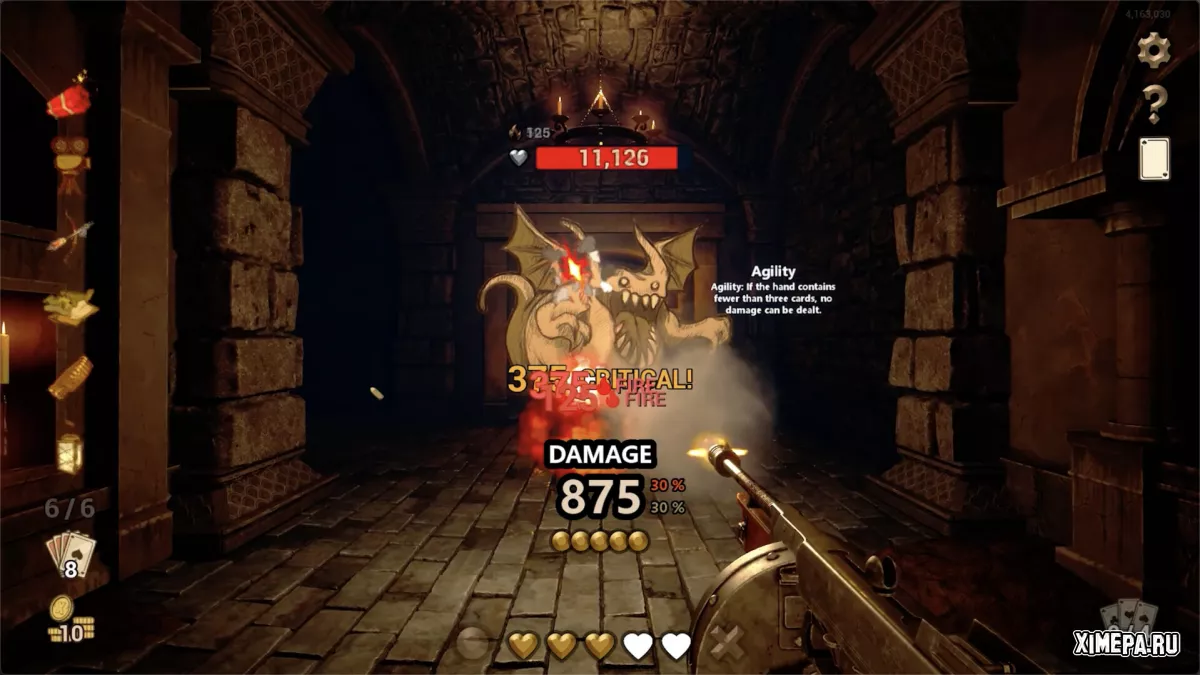1200x675 pixels.
Task: Click the crossed X icon beside hearts
Action: (727, 644)
